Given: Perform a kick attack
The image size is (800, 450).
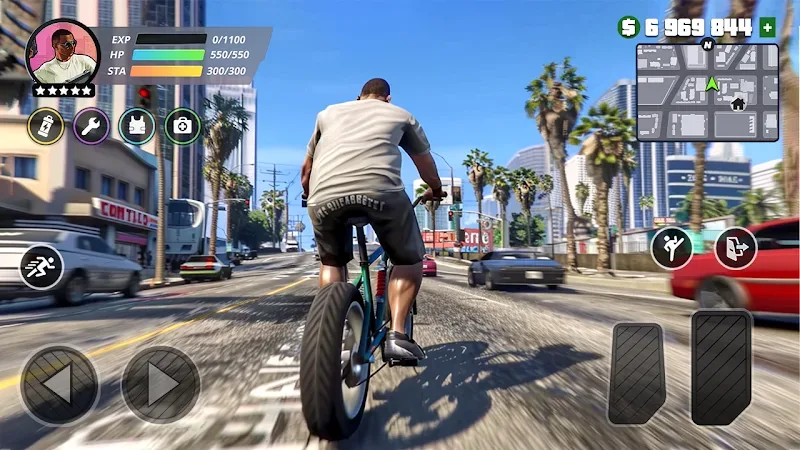Looking at the screenshot, I should click(672, 248).
